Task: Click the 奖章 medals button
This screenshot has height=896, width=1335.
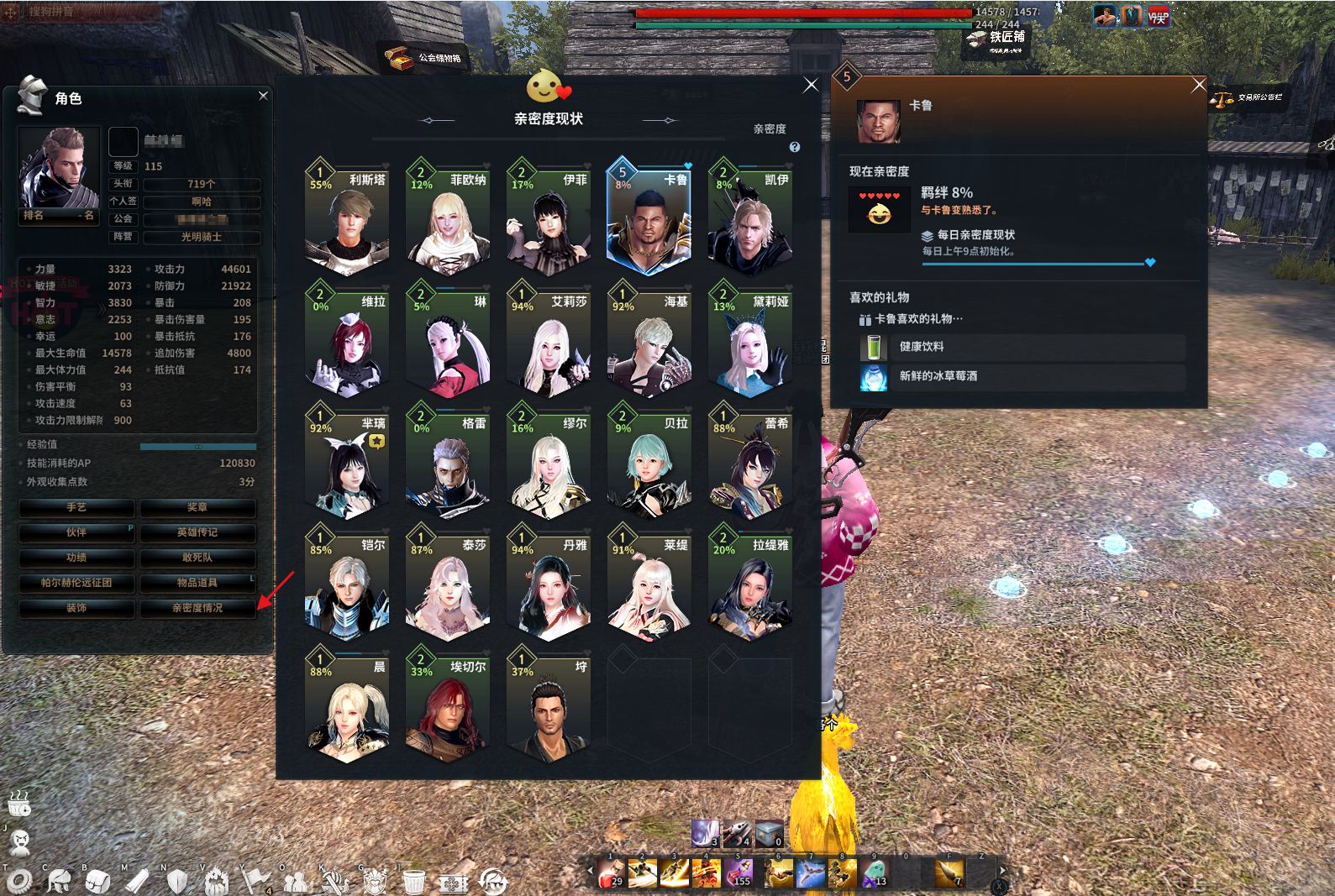Action: pos(197,507)
